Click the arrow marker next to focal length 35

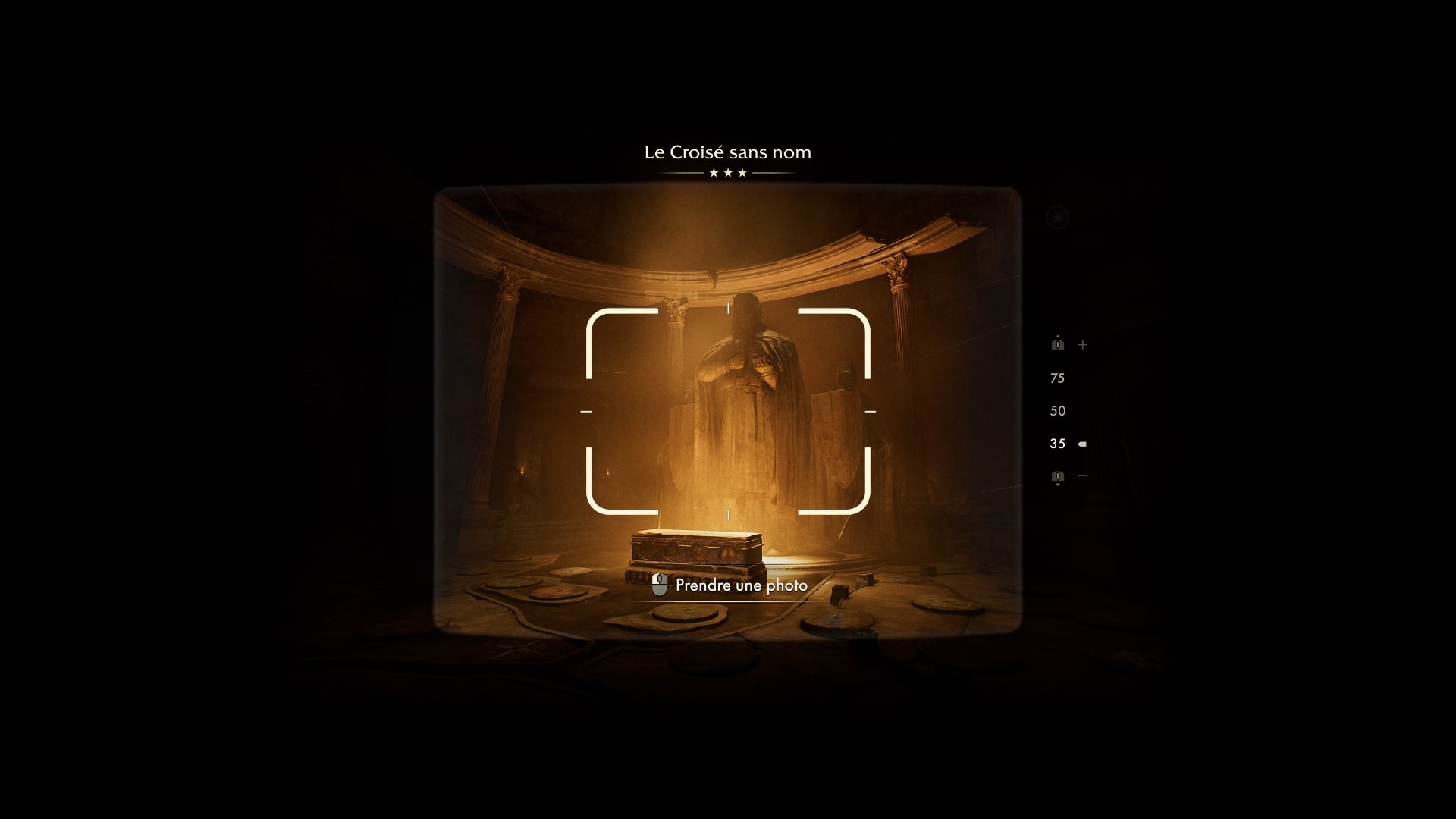point(1081,443)
